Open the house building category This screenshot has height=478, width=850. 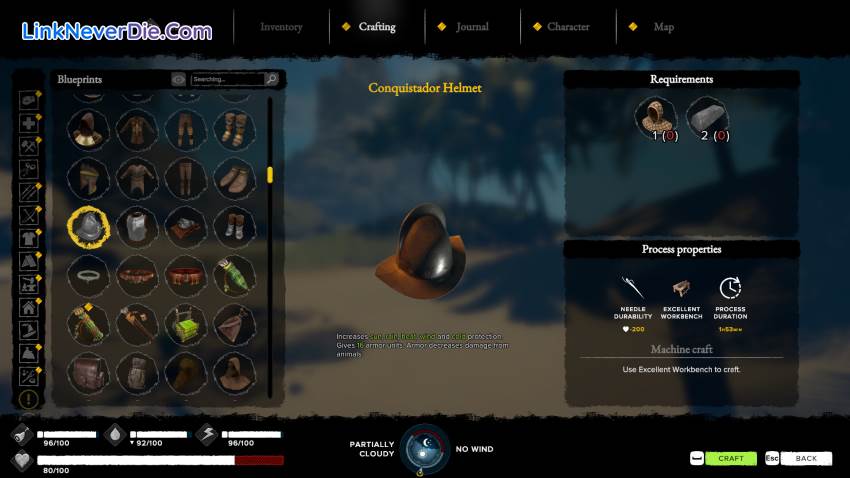point(29,308)
